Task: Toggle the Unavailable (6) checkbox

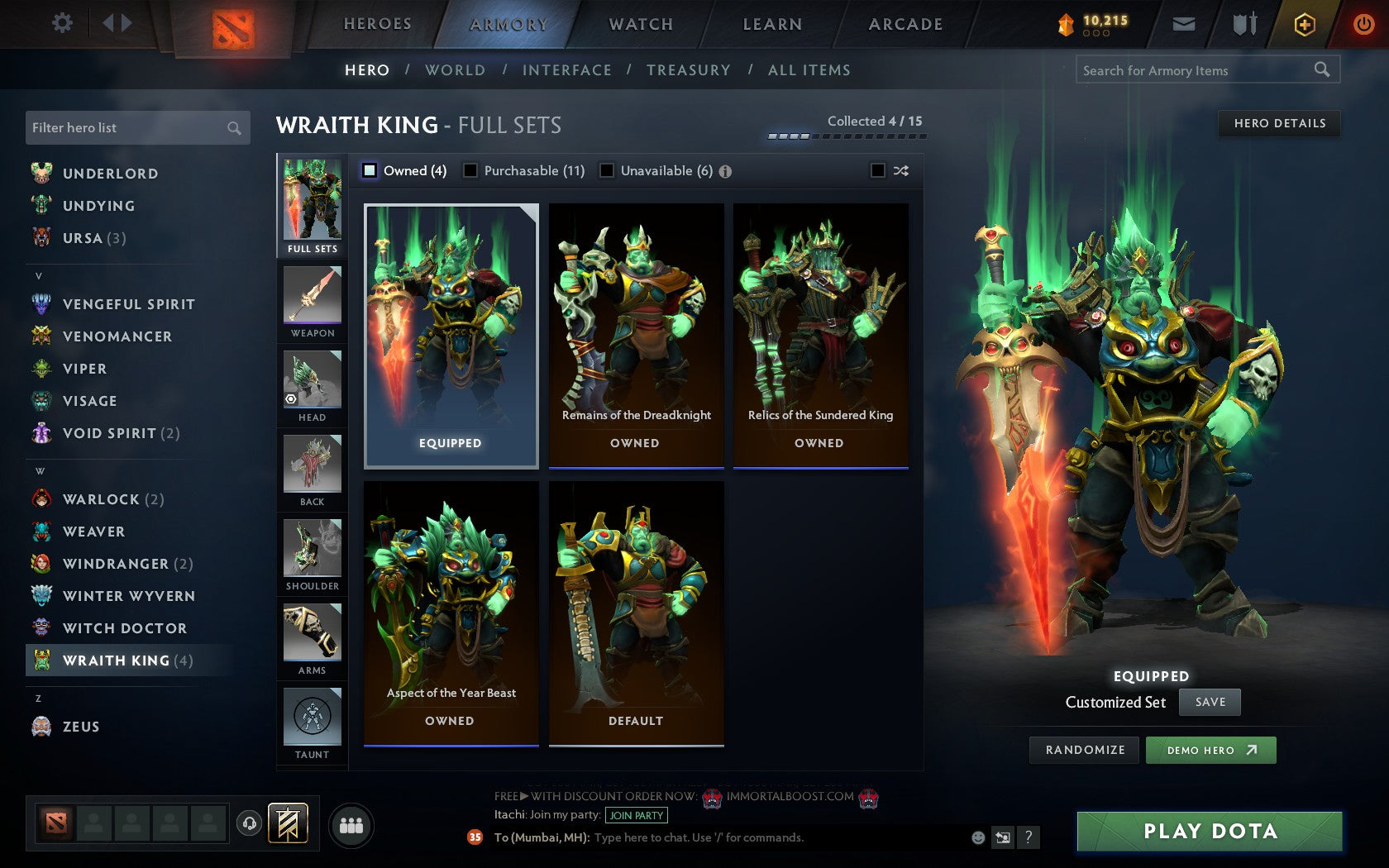Action: click(608, 171)
